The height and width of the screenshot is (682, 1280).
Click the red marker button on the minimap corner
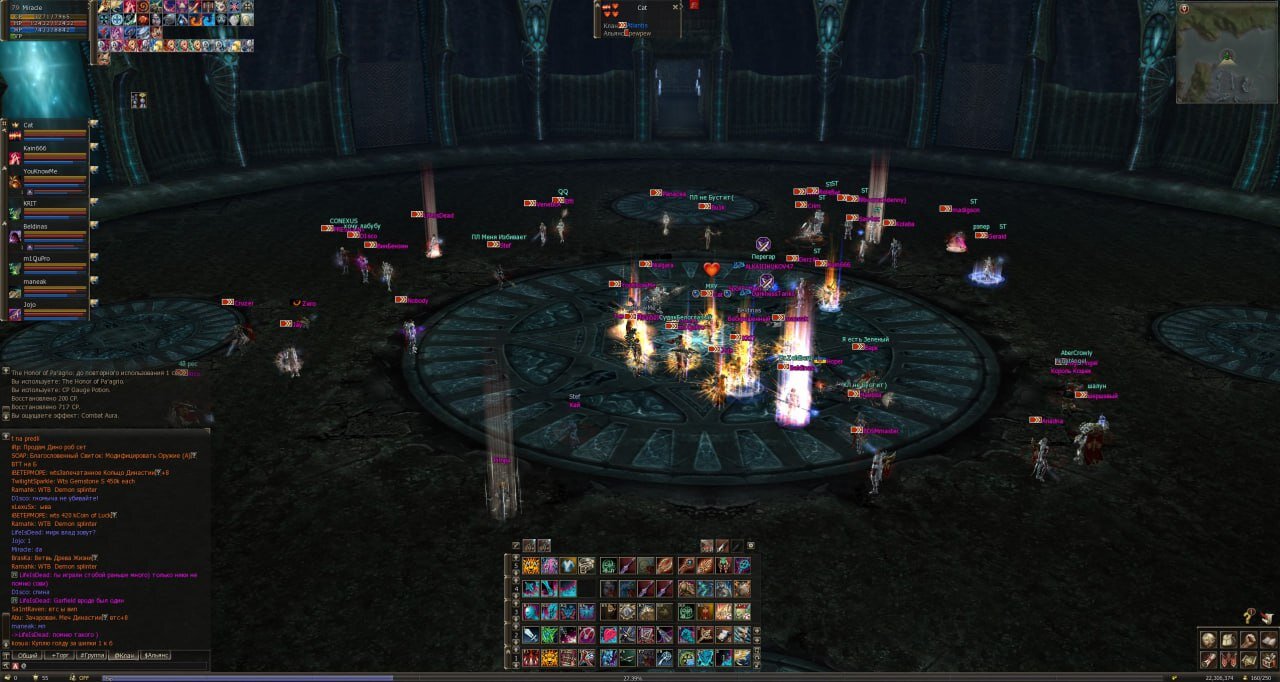click(x=1184, y=8)
